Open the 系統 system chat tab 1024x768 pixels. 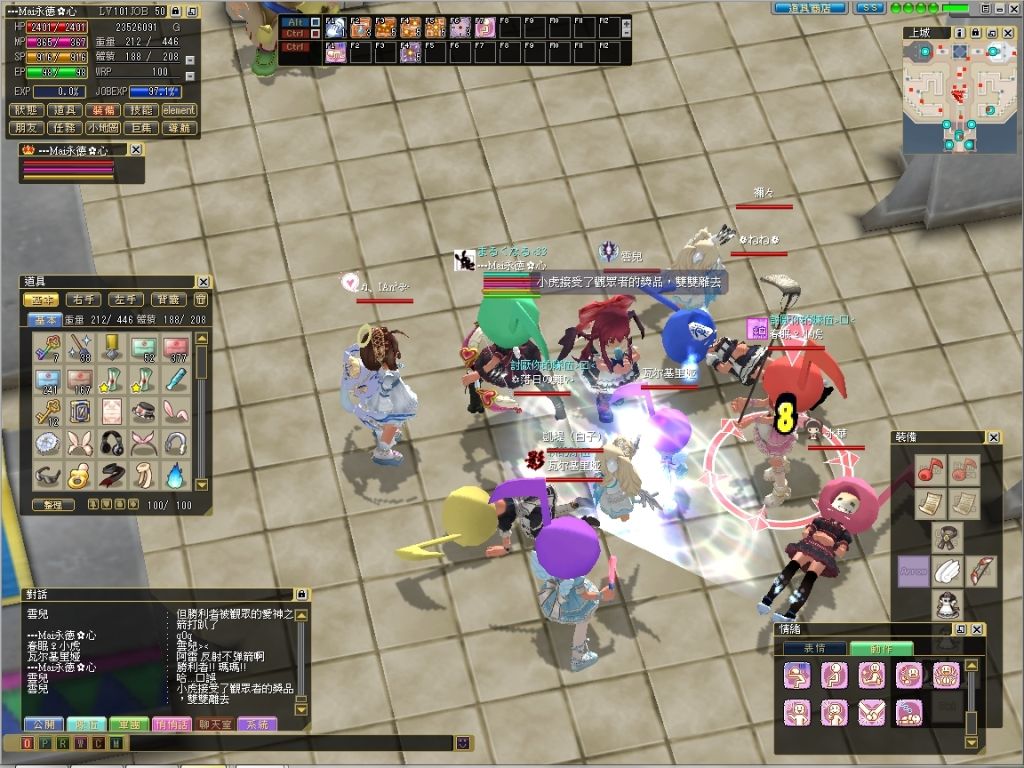pos(257,724)
